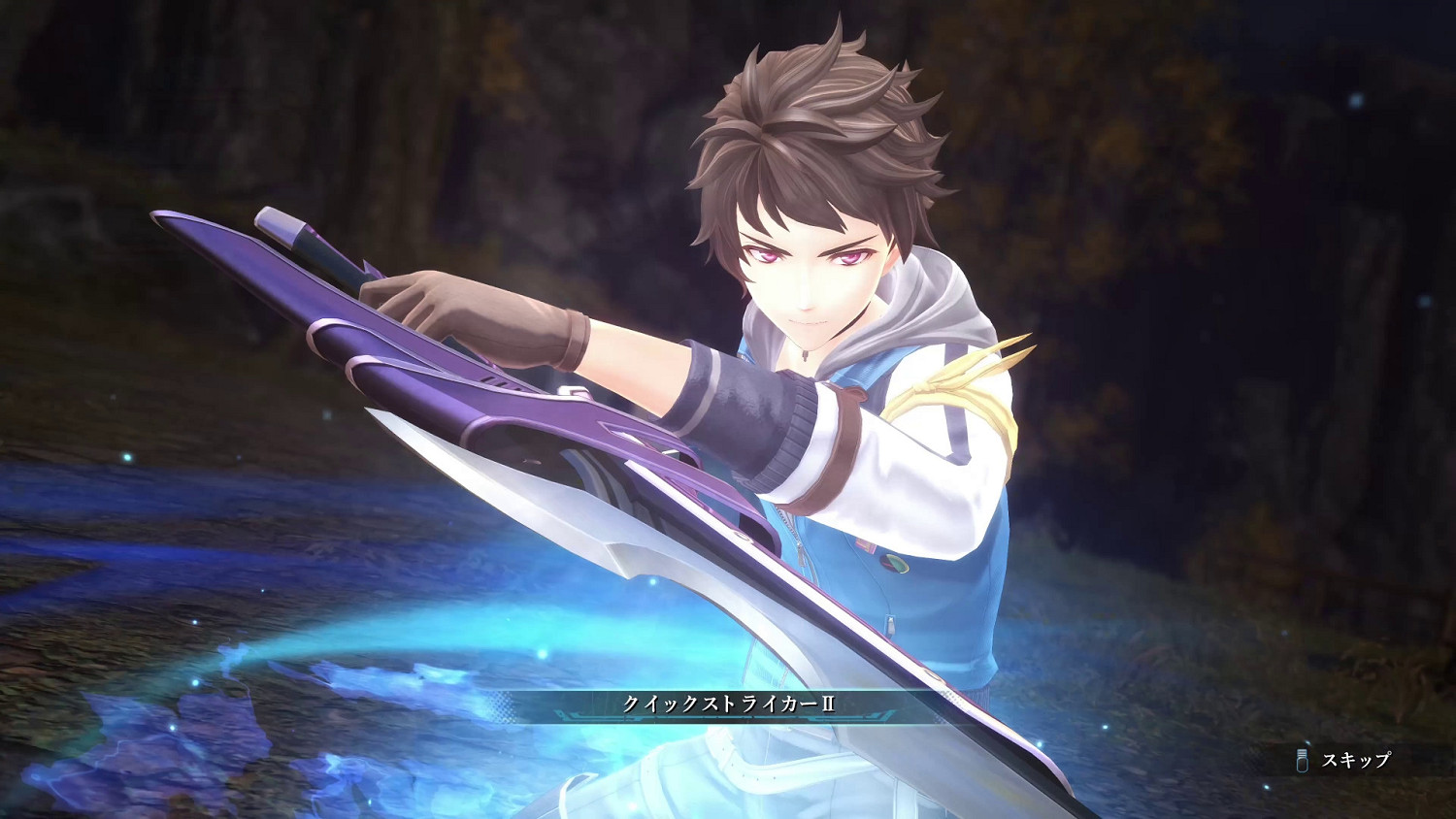Click the teal emblem under the skill text
This screenshot has width=1456, height=819.
pos(728,716)
